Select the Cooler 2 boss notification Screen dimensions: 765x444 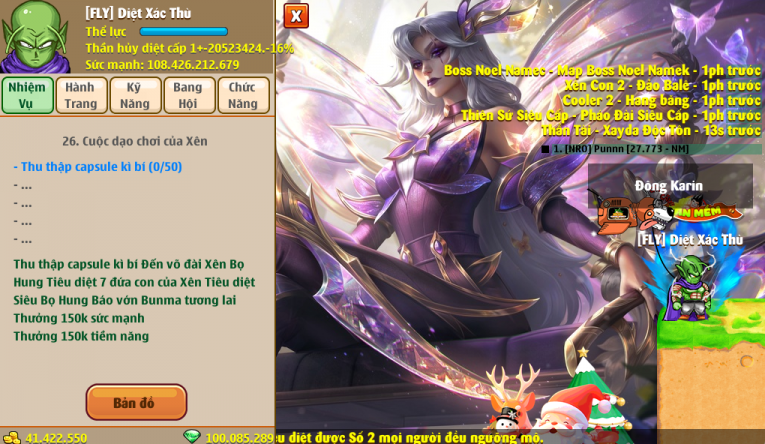pos(661,100)
